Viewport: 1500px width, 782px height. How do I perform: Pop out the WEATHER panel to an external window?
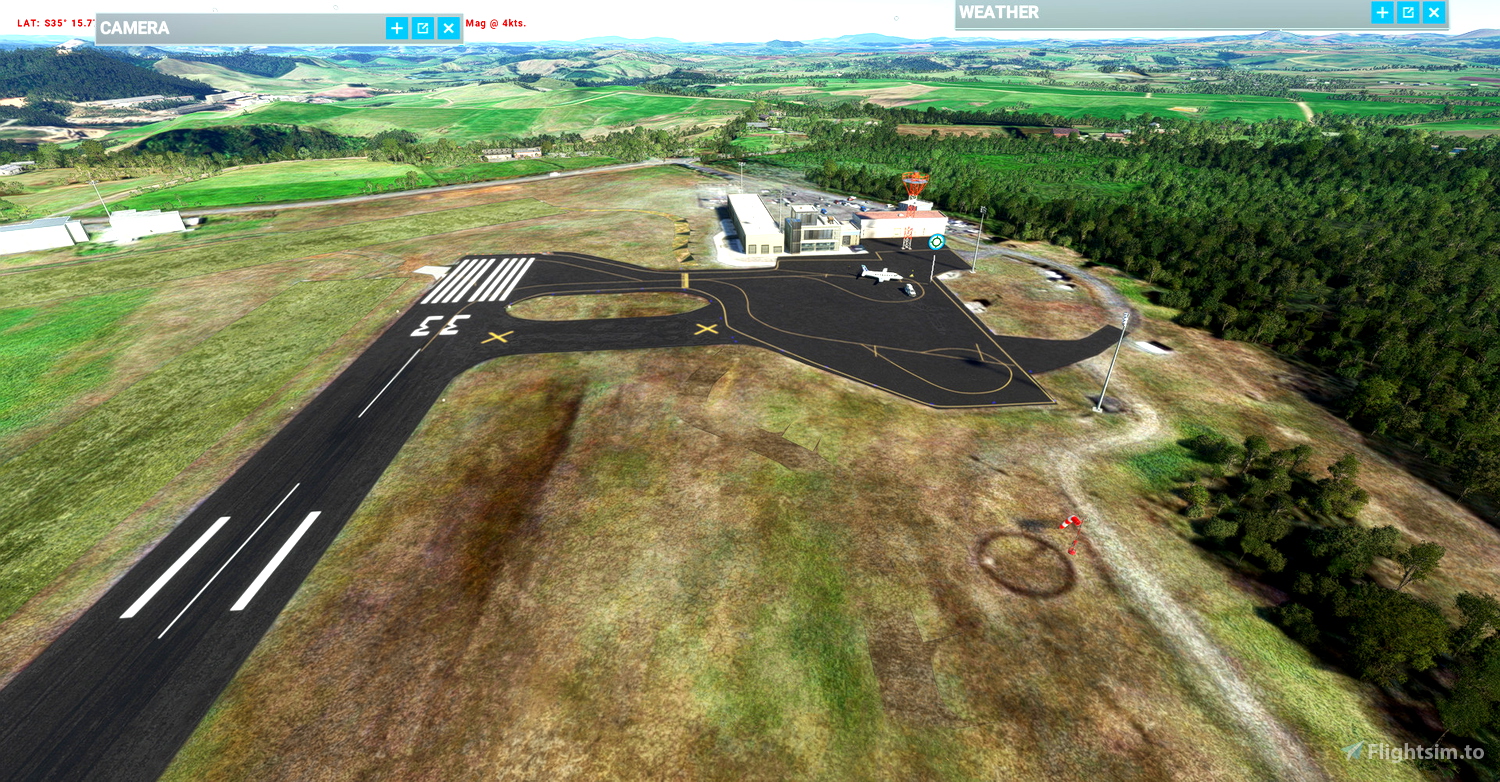click(x=1407, y=12)
